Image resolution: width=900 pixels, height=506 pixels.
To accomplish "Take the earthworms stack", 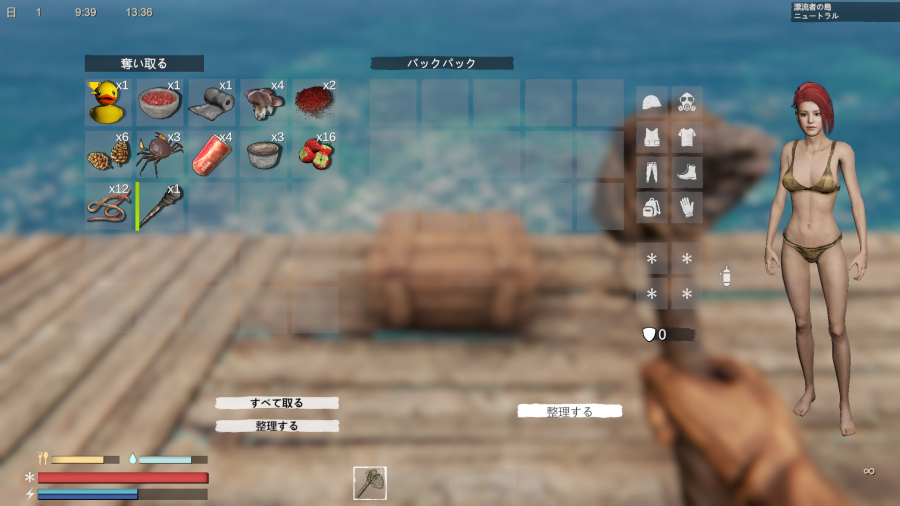I will 108,205.
